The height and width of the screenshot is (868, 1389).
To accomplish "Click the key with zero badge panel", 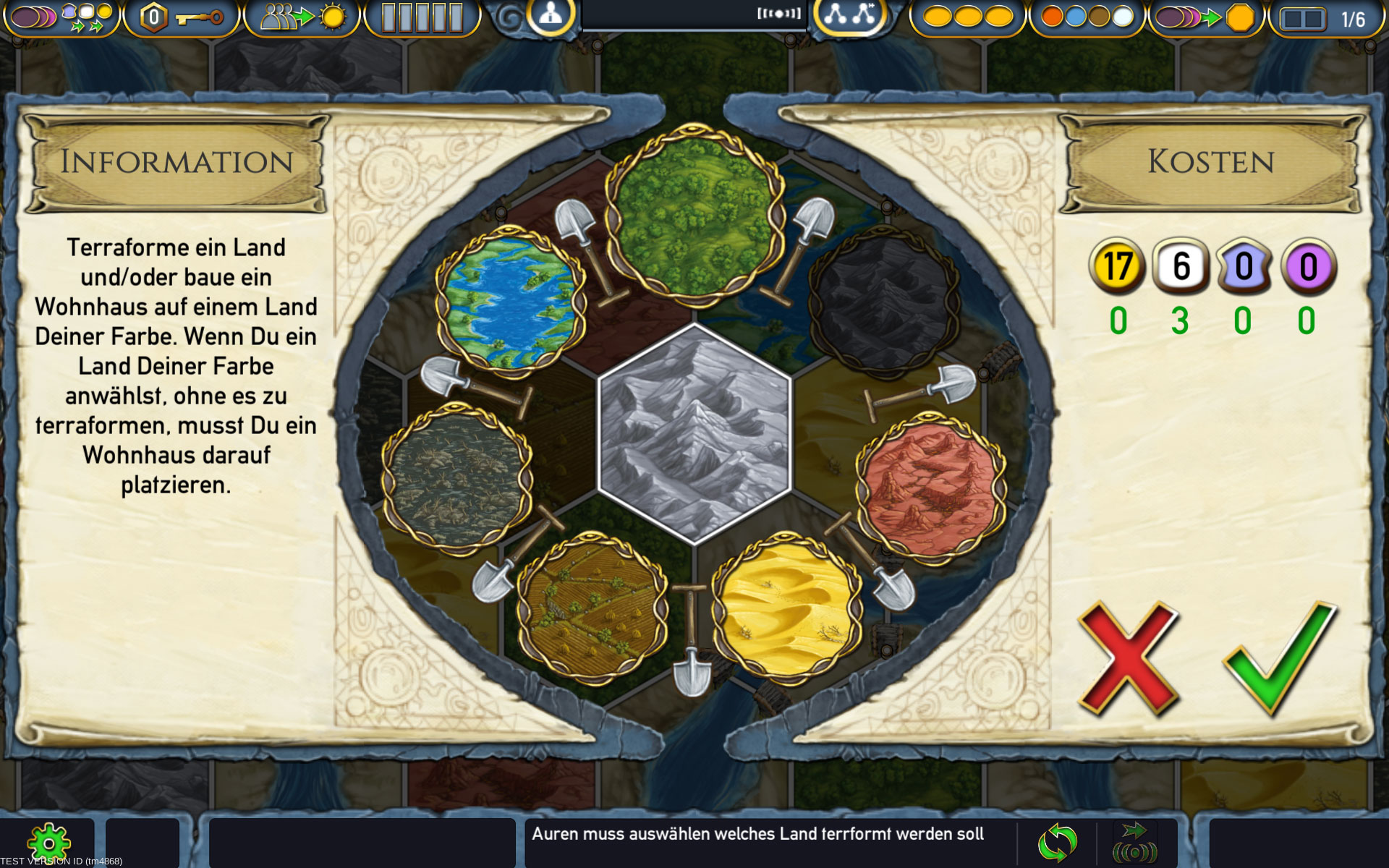I will (181, 17).
